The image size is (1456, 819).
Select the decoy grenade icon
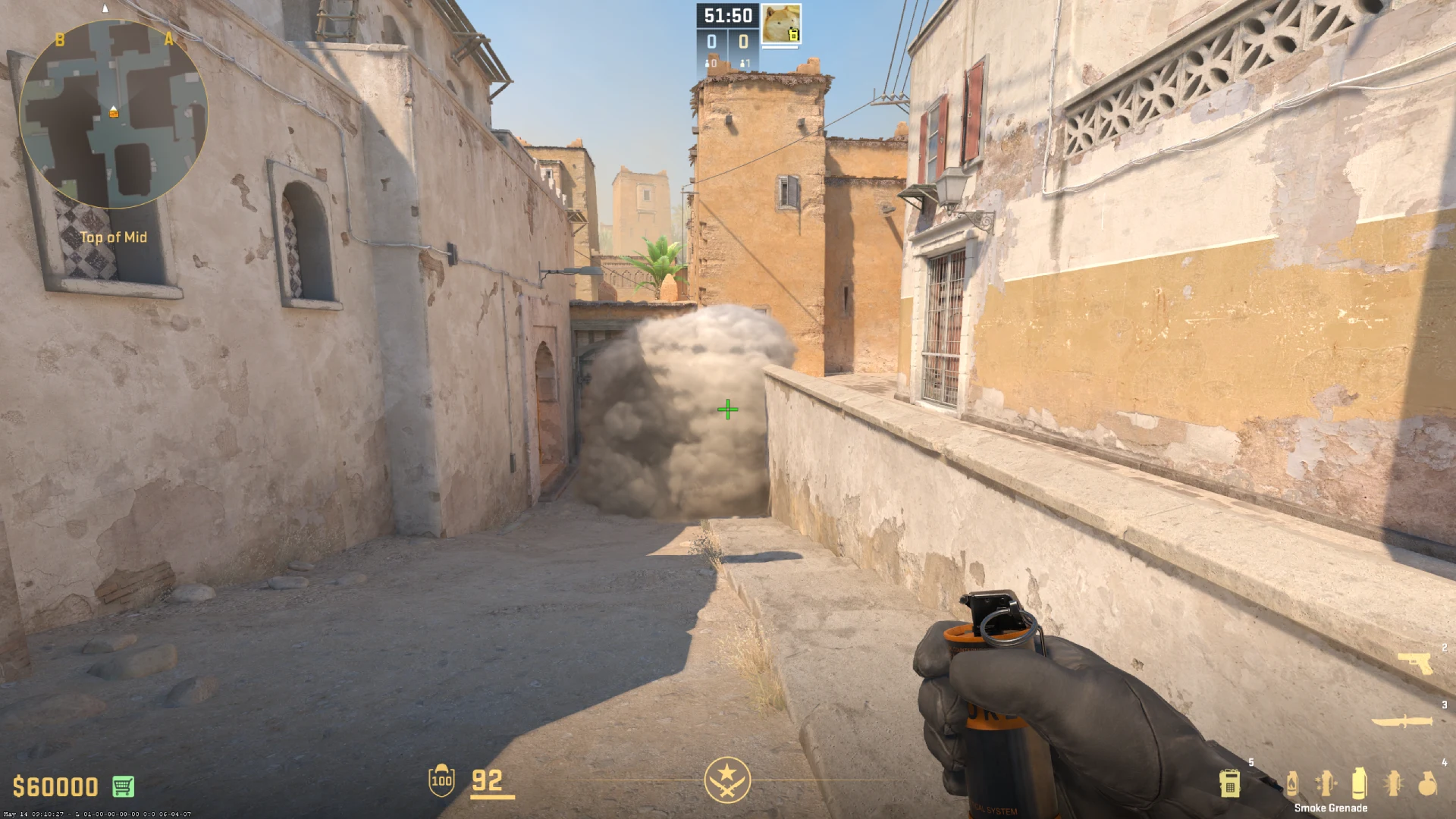[x=1326, y=783]
